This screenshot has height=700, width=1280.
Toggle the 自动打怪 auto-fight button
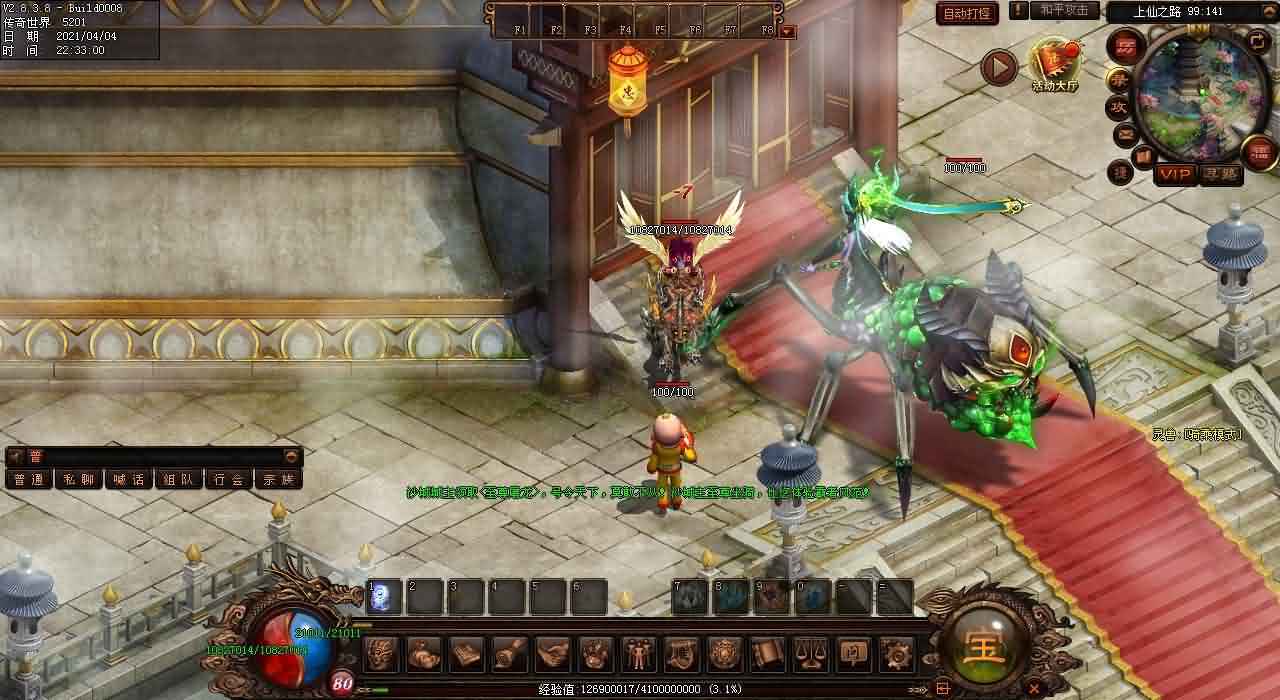point(967,14)
